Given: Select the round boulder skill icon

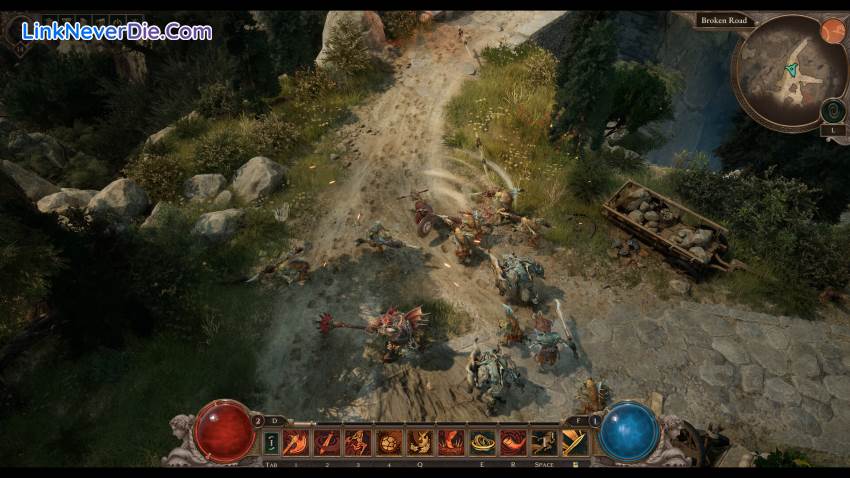Looking at the screenshot, I should point(389,441).
